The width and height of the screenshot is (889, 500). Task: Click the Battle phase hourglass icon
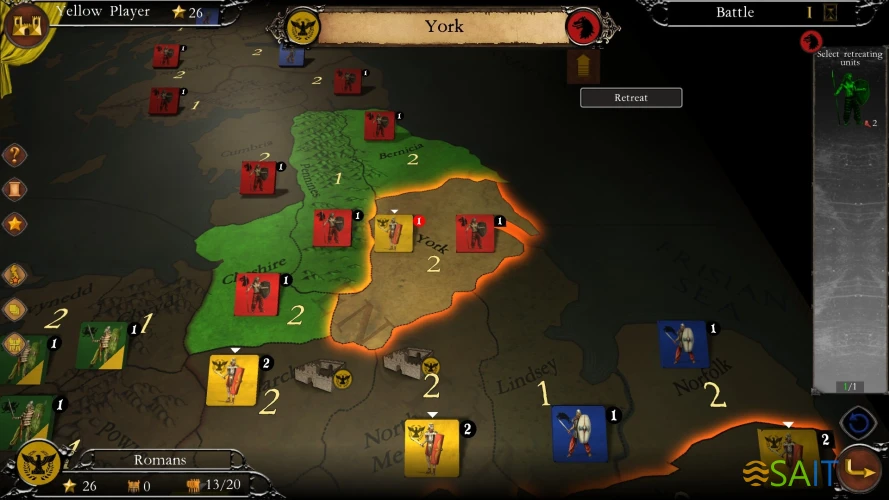[829, 13]
